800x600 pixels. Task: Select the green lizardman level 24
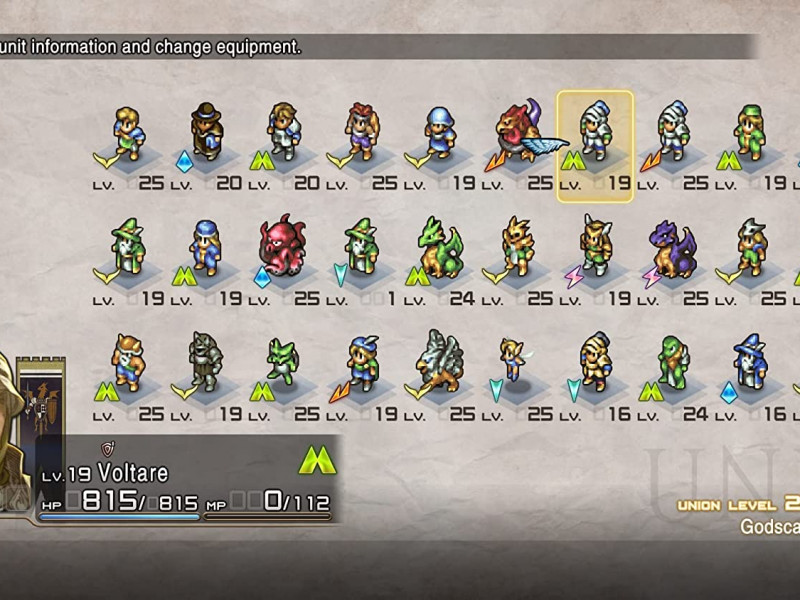click(673, 360)
